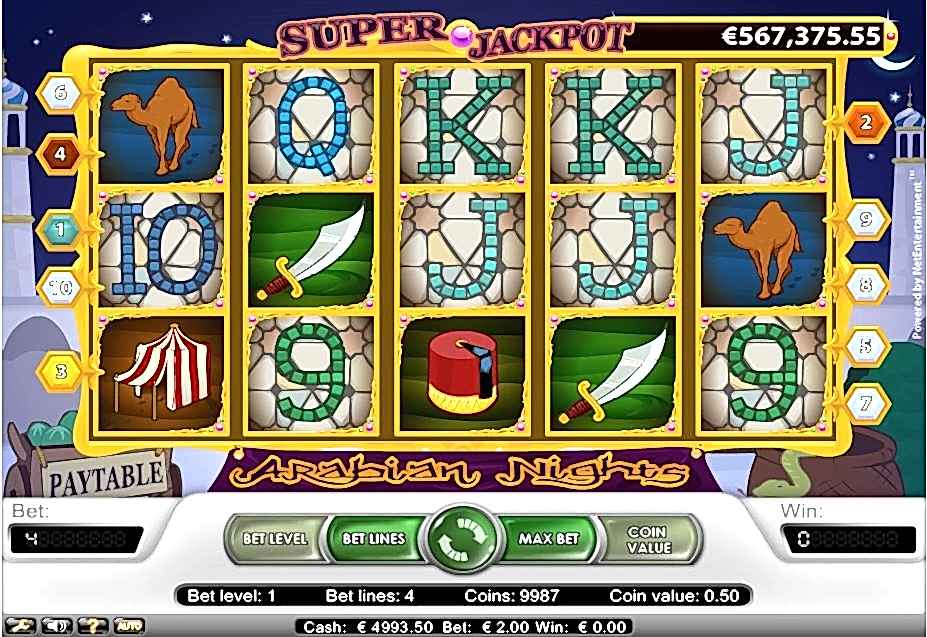Choose bet line 9 marker
The width and height of the screenshot is (927, 637).
click(866, 222)
